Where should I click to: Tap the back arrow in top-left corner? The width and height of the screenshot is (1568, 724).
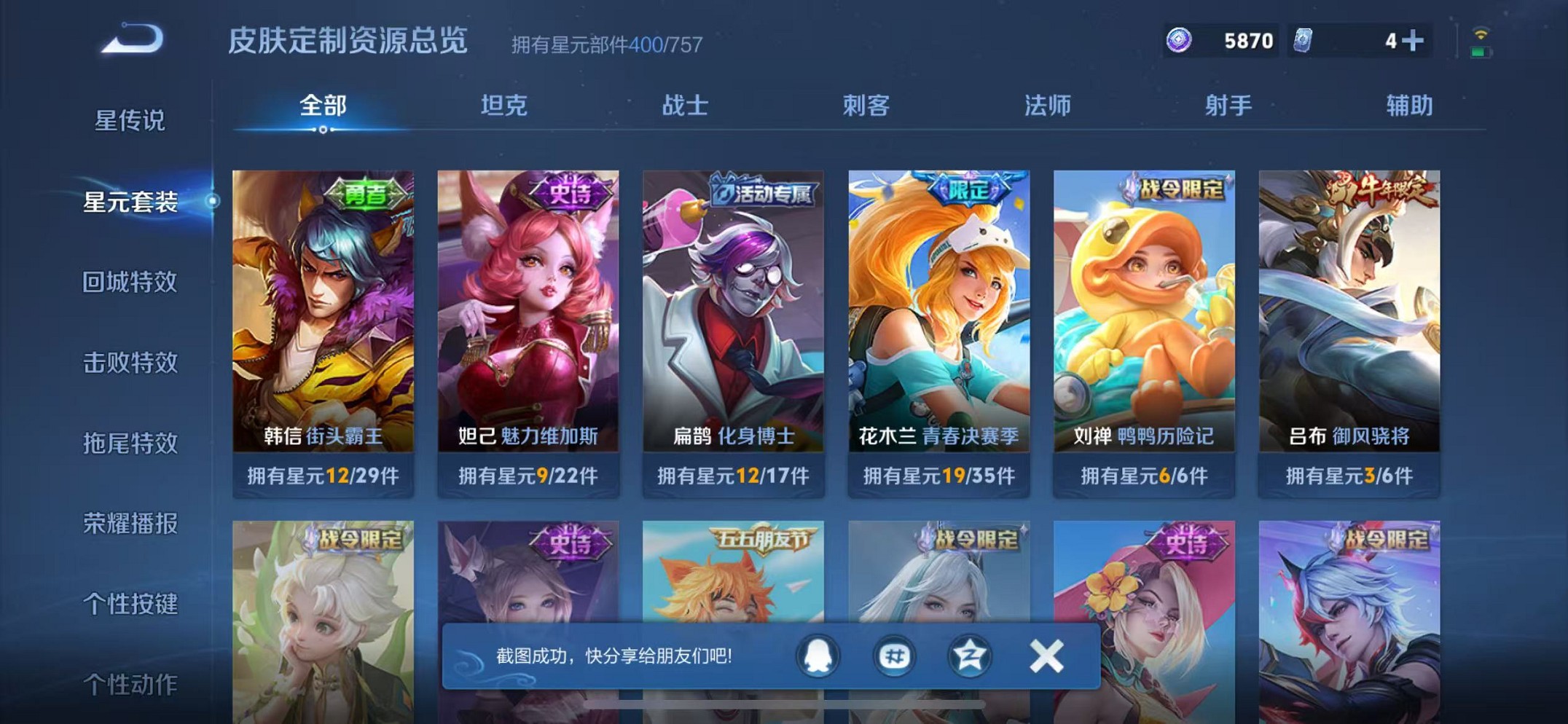136,40
